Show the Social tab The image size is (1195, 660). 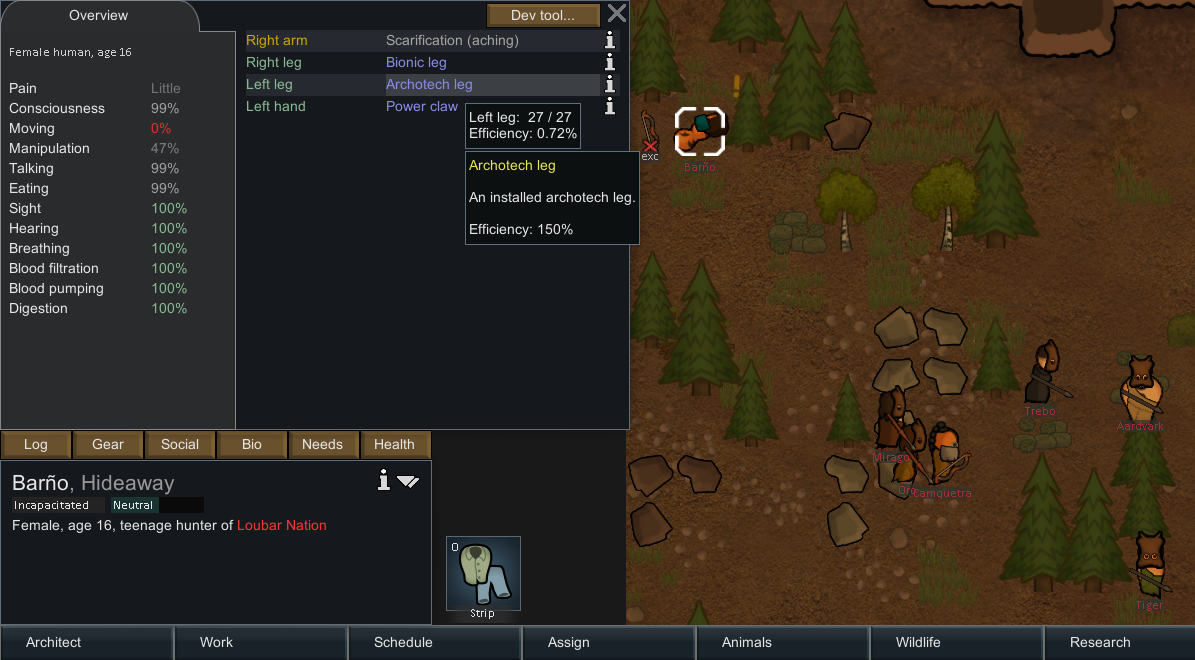point(180,445)
